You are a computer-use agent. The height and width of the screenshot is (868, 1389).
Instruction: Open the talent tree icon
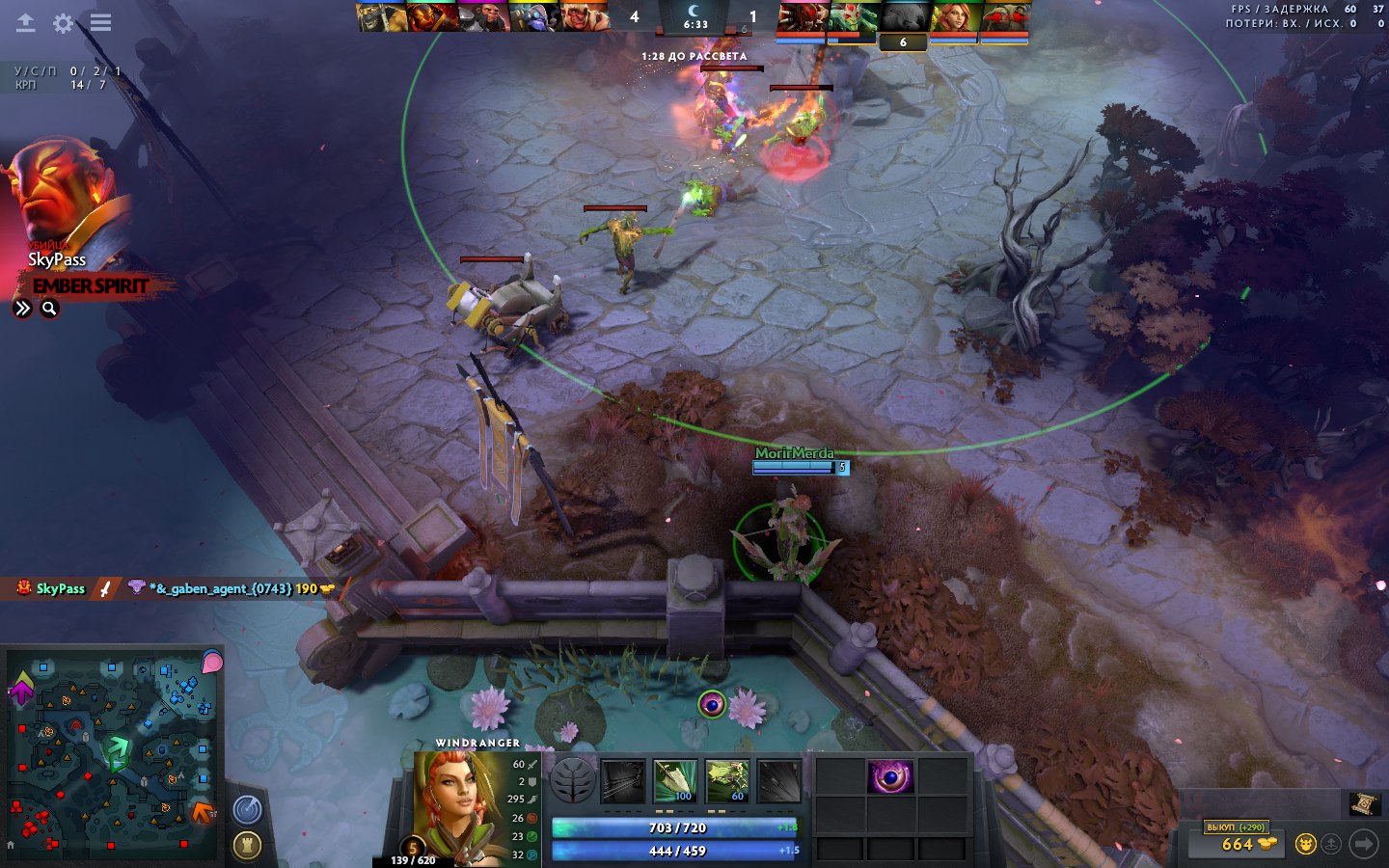coord(573,780)
